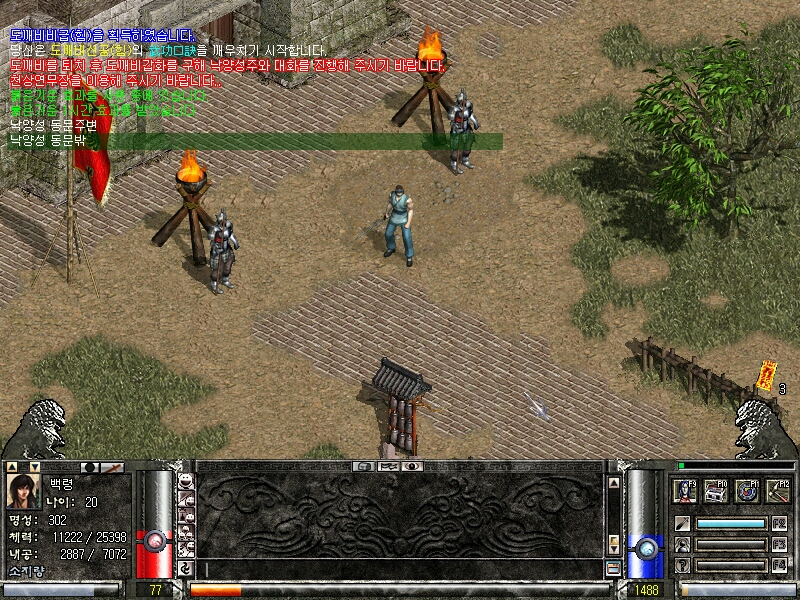Open the F10 inventory chest icon

[716, 490]
